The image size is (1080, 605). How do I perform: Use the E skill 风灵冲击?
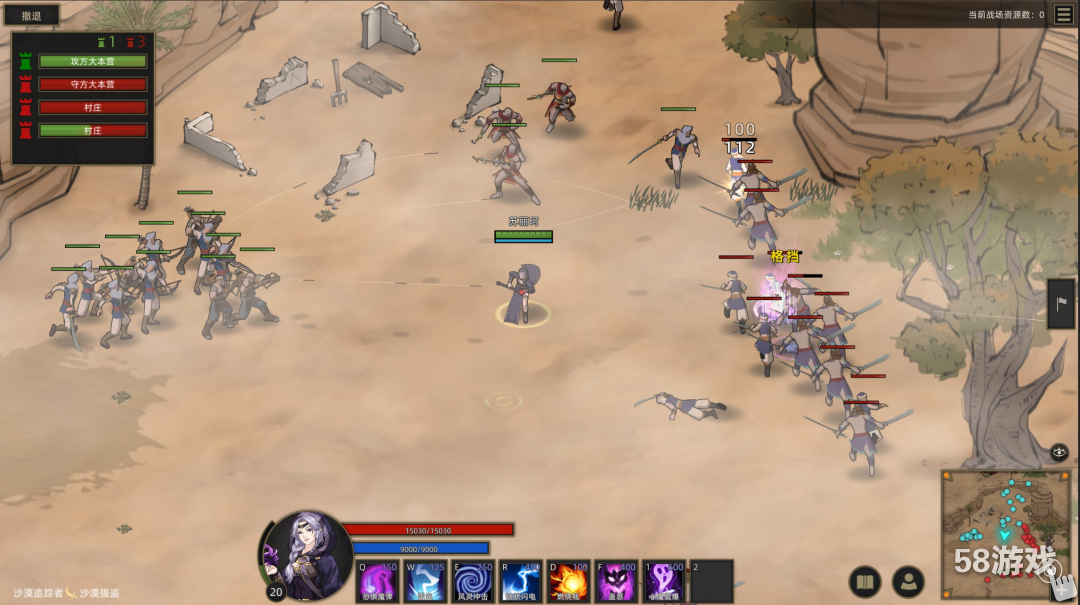(x=474, y=582)
